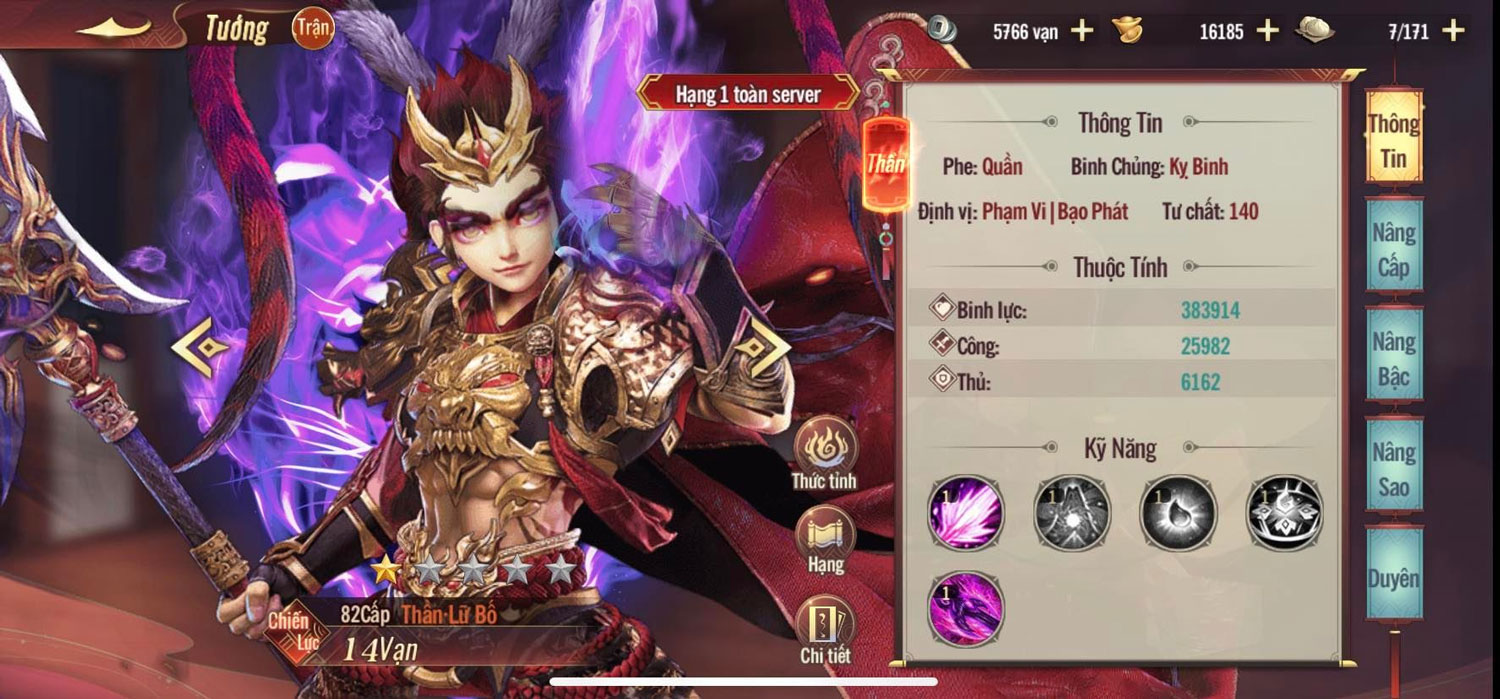The height and width of the screenshot is (699, 1500).
Task: Select the purple slash skill icon
Action: (965, 513)
